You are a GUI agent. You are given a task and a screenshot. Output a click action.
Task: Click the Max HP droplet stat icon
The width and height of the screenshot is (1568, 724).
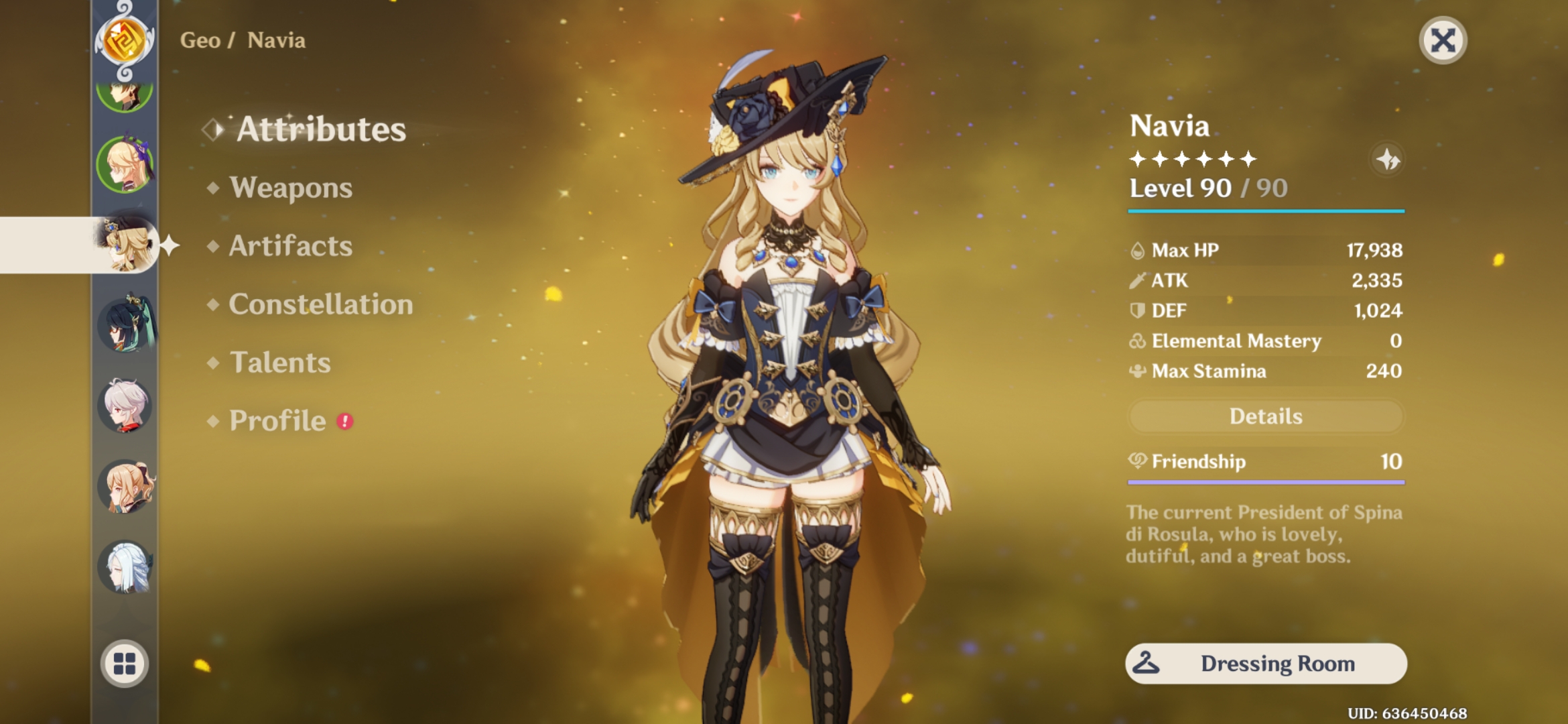coord(1139,249)
